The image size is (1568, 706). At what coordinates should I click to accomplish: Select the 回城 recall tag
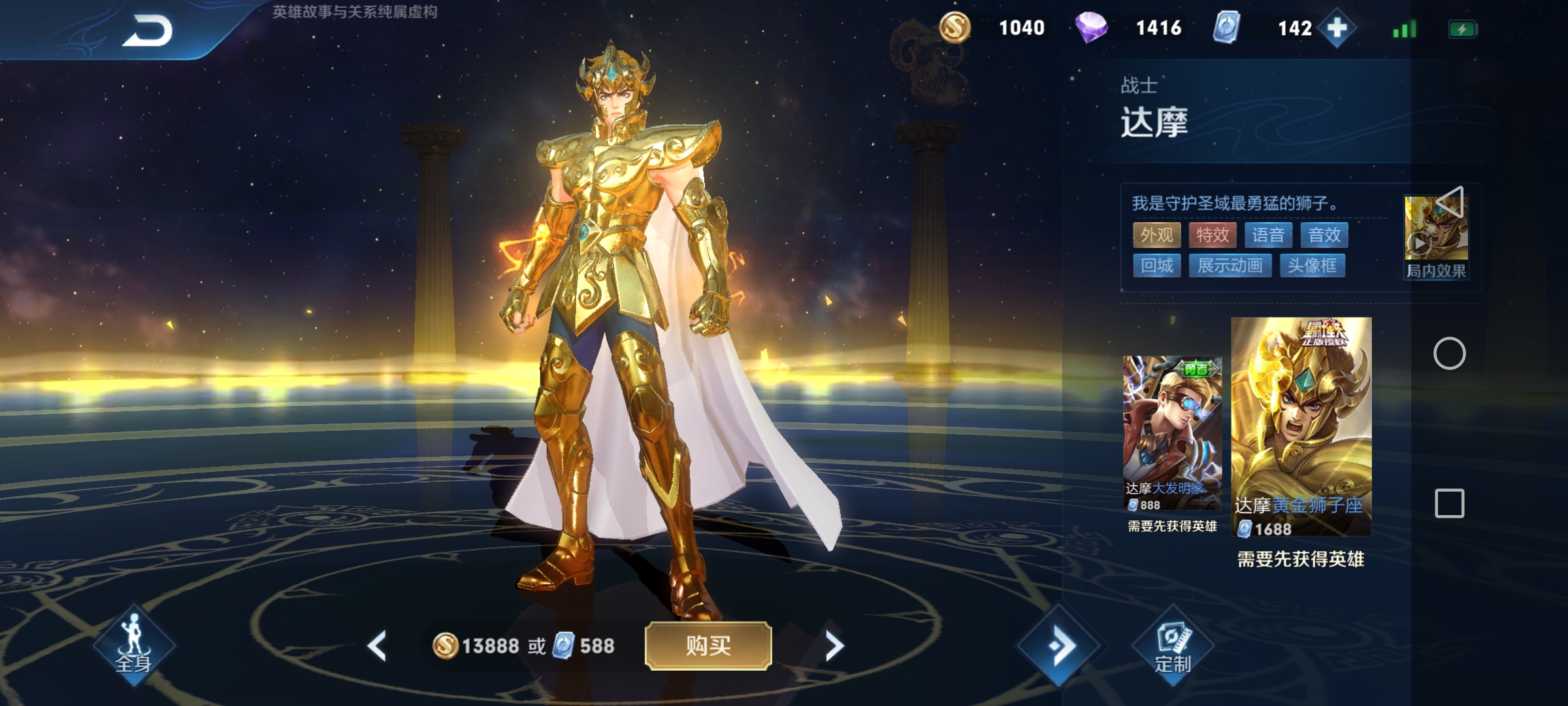pyautogui.click(x=1156, y=266)
